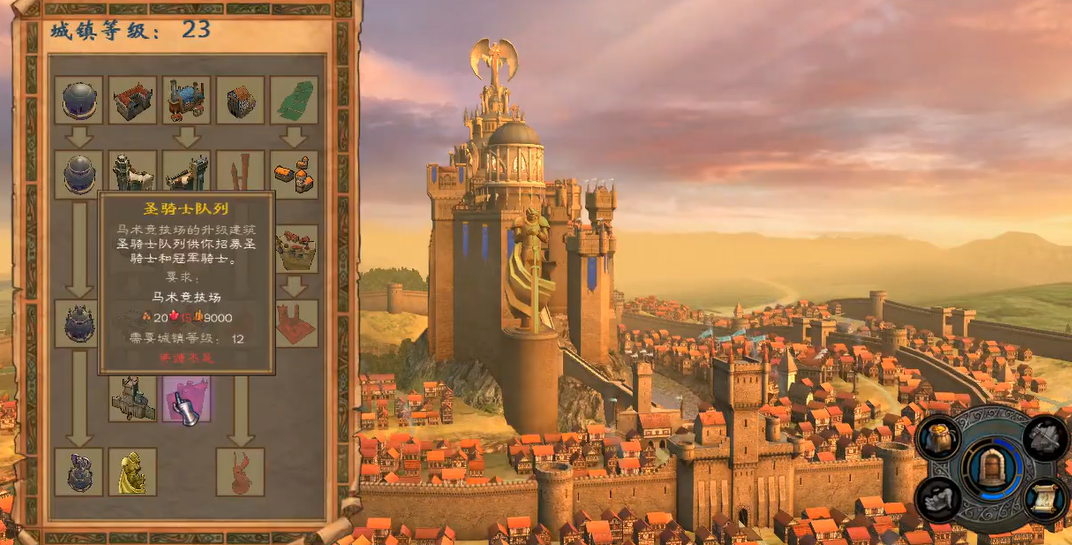Select the pink-highlighted gauntlet building icon
This screenshot has height=545, width=1072.
[187, 398]
